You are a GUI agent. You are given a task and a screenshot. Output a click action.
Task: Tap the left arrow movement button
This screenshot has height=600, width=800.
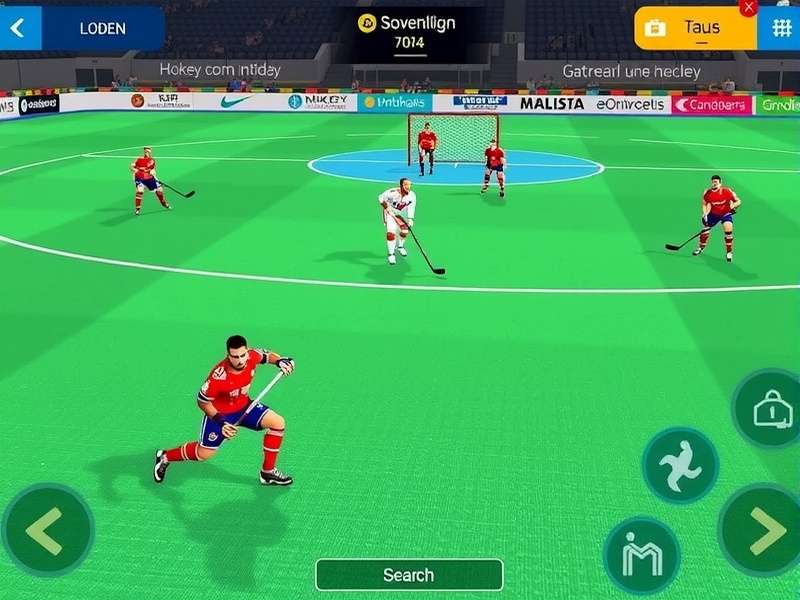pyautogui.click(x=47, y=530)
